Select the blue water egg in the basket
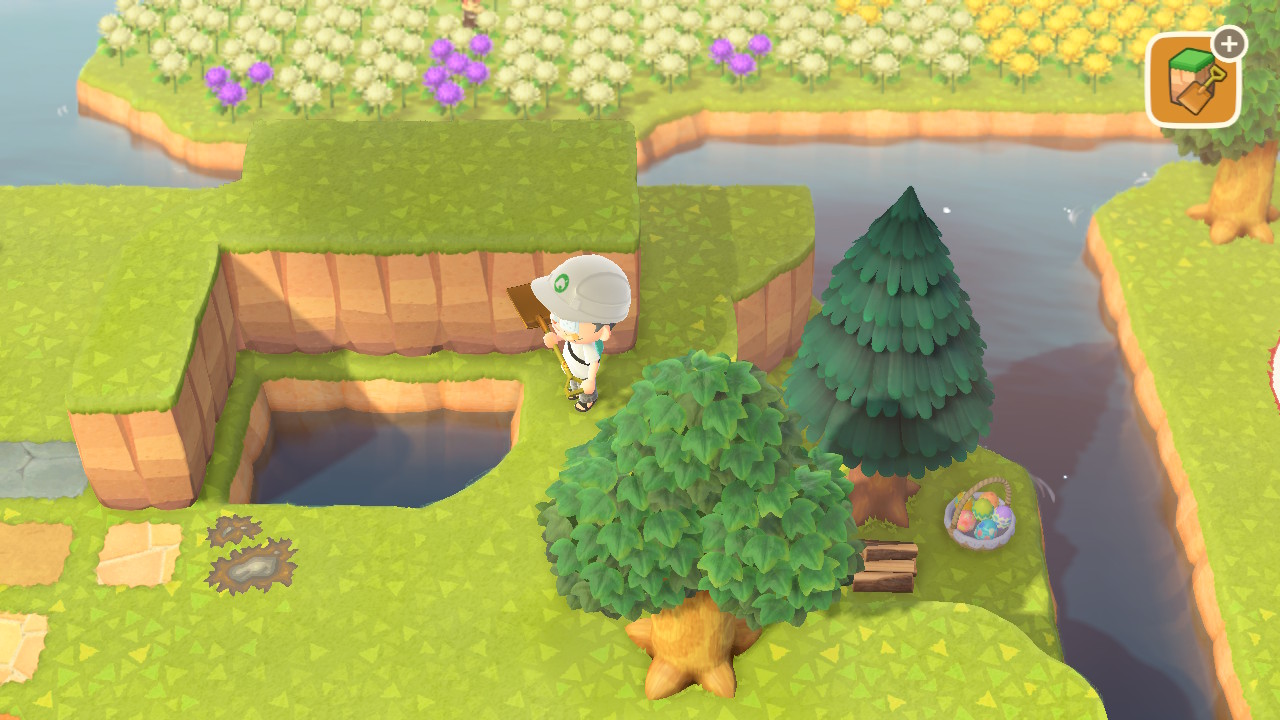 click(985, 530)
